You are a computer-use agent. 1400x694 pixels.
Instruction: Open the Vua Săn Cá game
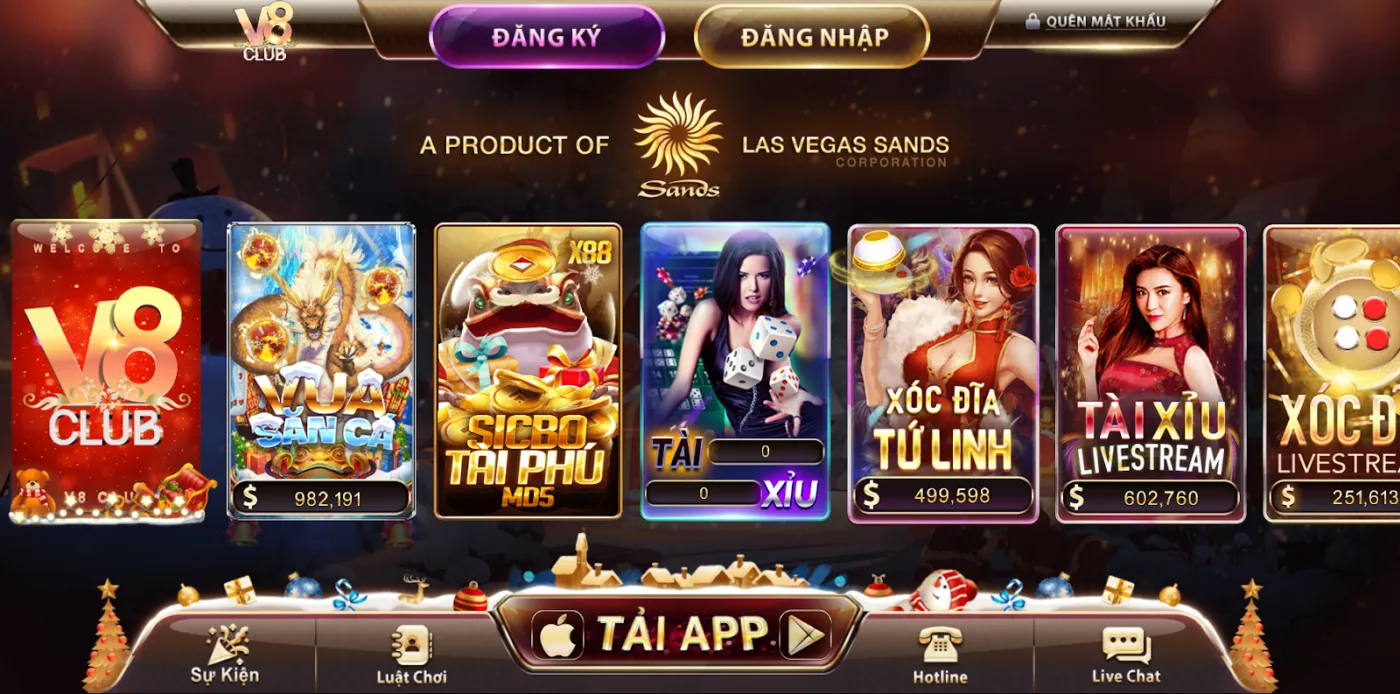click(x=321, y=371)
